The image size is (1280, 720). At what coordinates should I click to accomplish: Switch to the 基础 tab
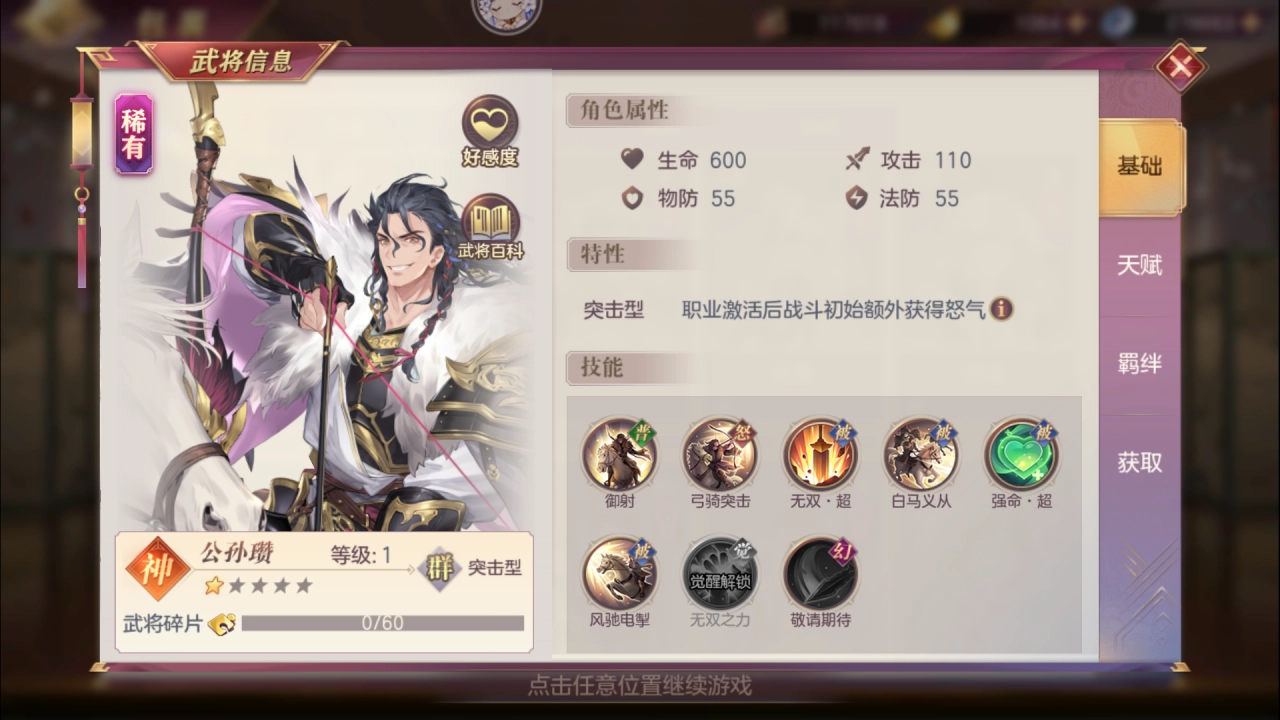click(1139, 167)
